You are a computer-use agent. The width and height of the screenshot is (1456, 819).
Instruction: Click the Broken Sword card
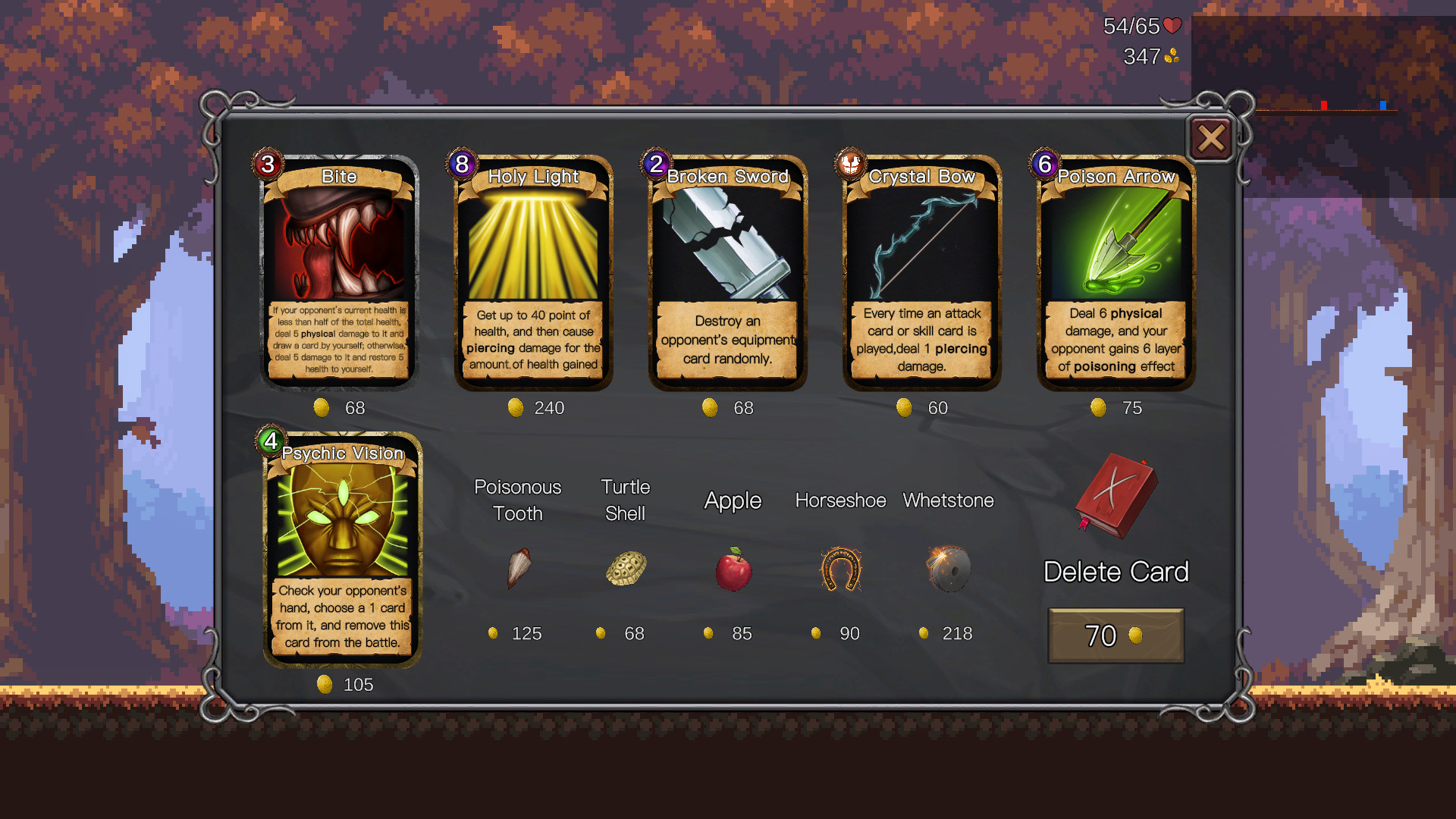point(726,269)
